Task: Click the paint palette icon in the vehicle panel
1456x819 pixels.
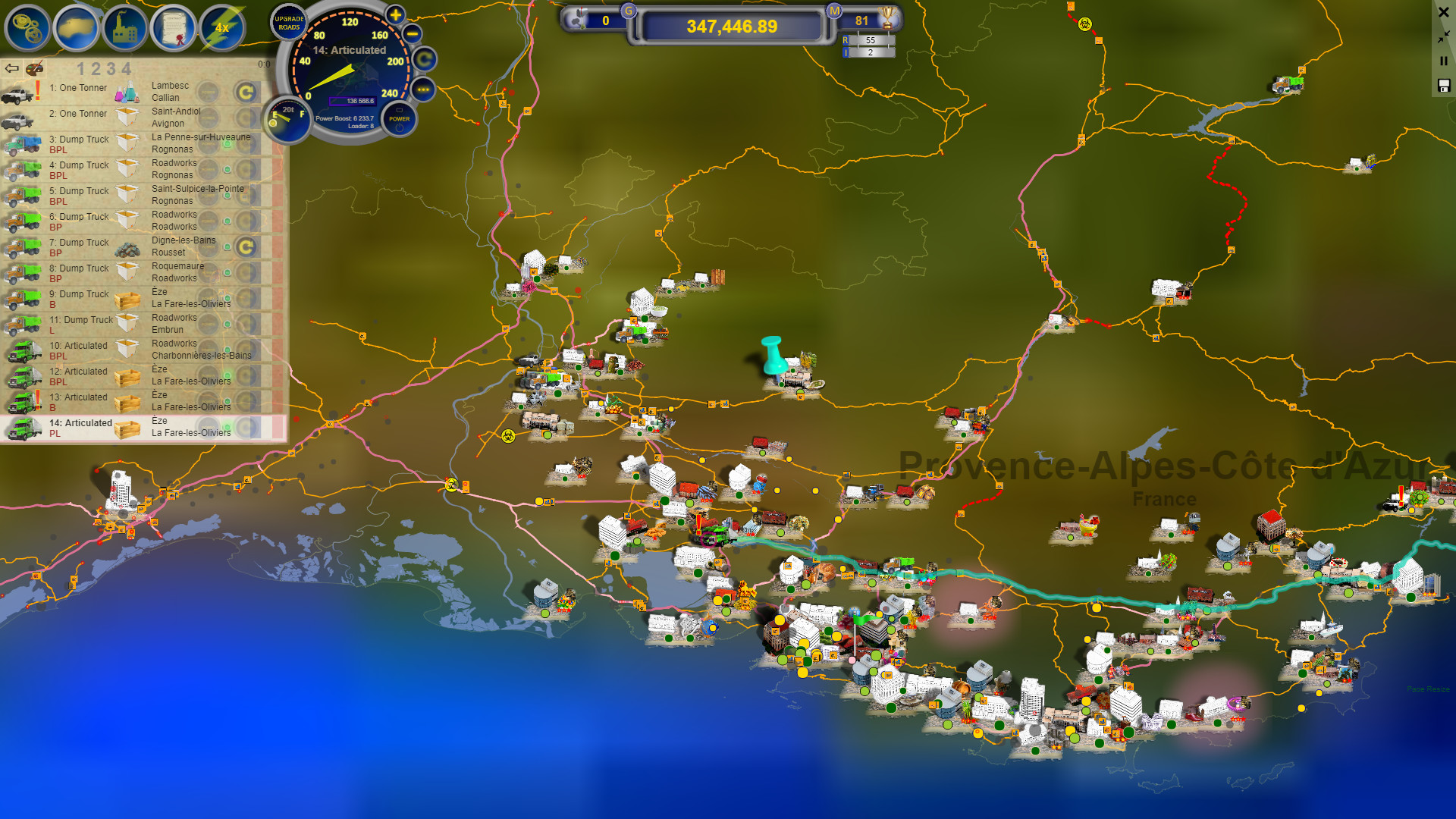Action: click(x=34, y=69)
